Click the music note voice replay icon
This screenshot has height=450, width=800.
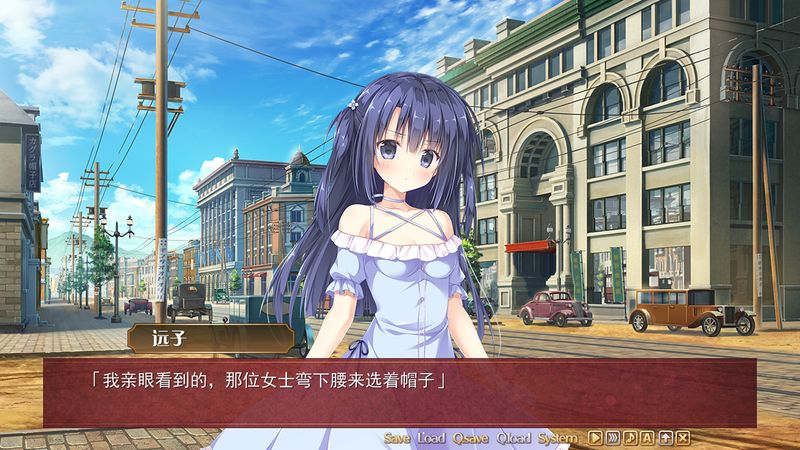tap(630, 438)
